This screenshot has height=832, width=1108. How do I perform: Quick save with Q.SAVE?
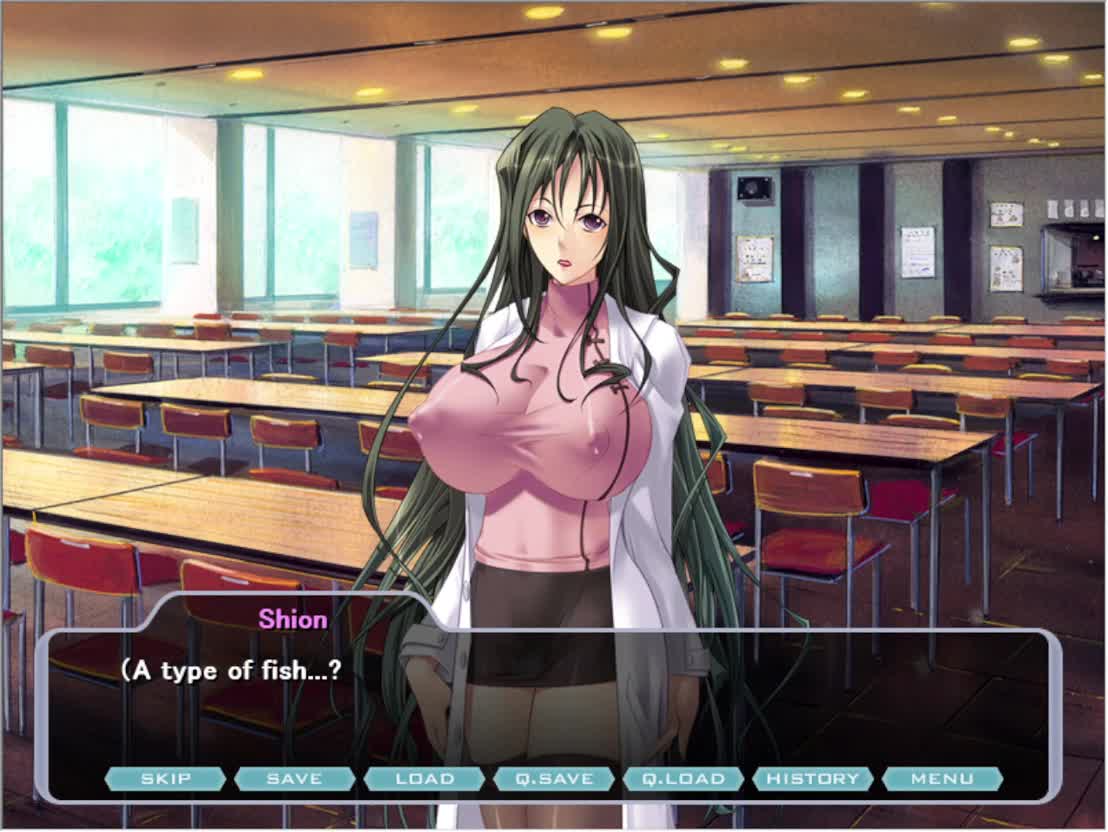click(554, 779)
